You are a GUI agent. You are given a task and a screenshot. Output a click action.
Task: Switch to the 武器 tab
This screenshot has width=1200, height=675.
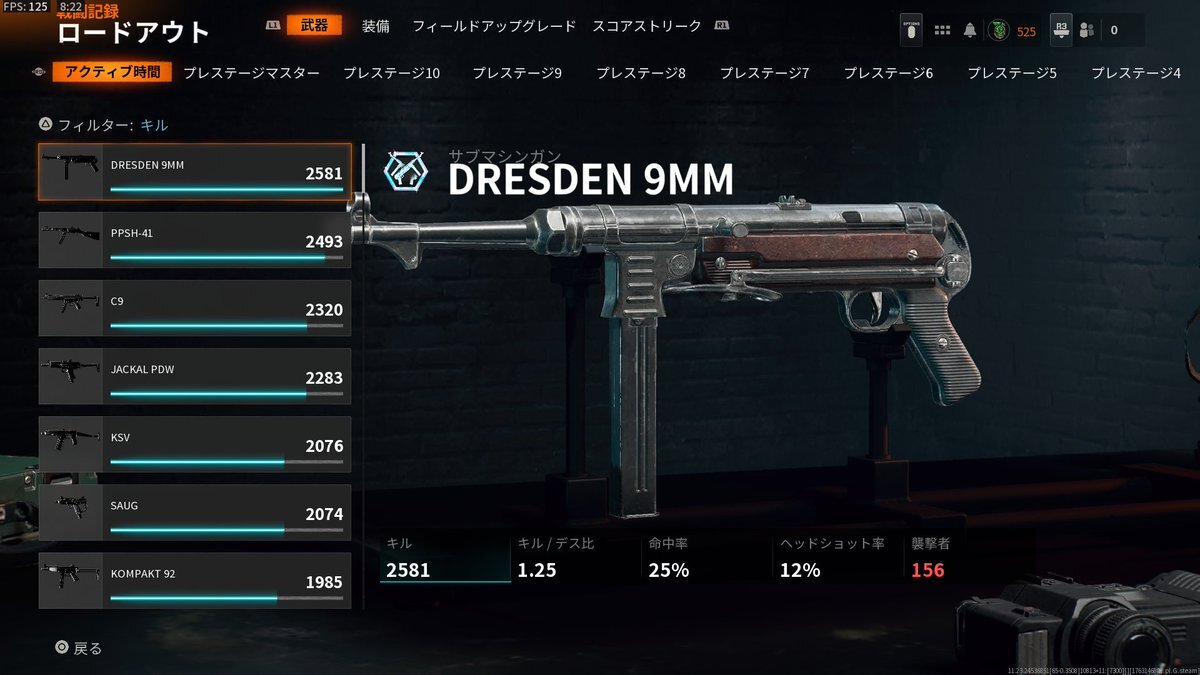point(314,26)
